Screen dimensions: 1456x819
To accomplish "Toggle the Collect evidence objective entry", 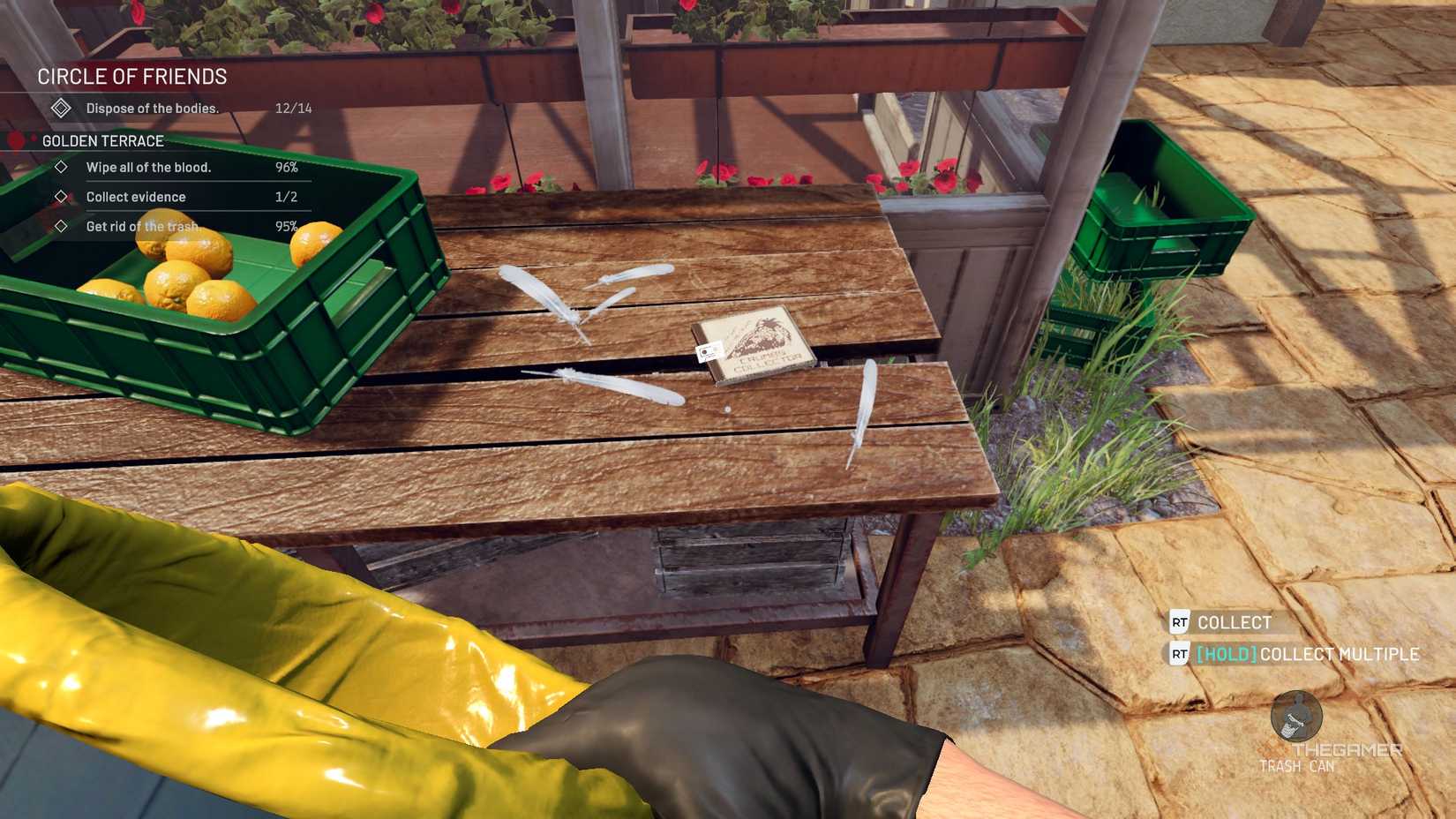I will pyautogui.click(x=135, y=197).
